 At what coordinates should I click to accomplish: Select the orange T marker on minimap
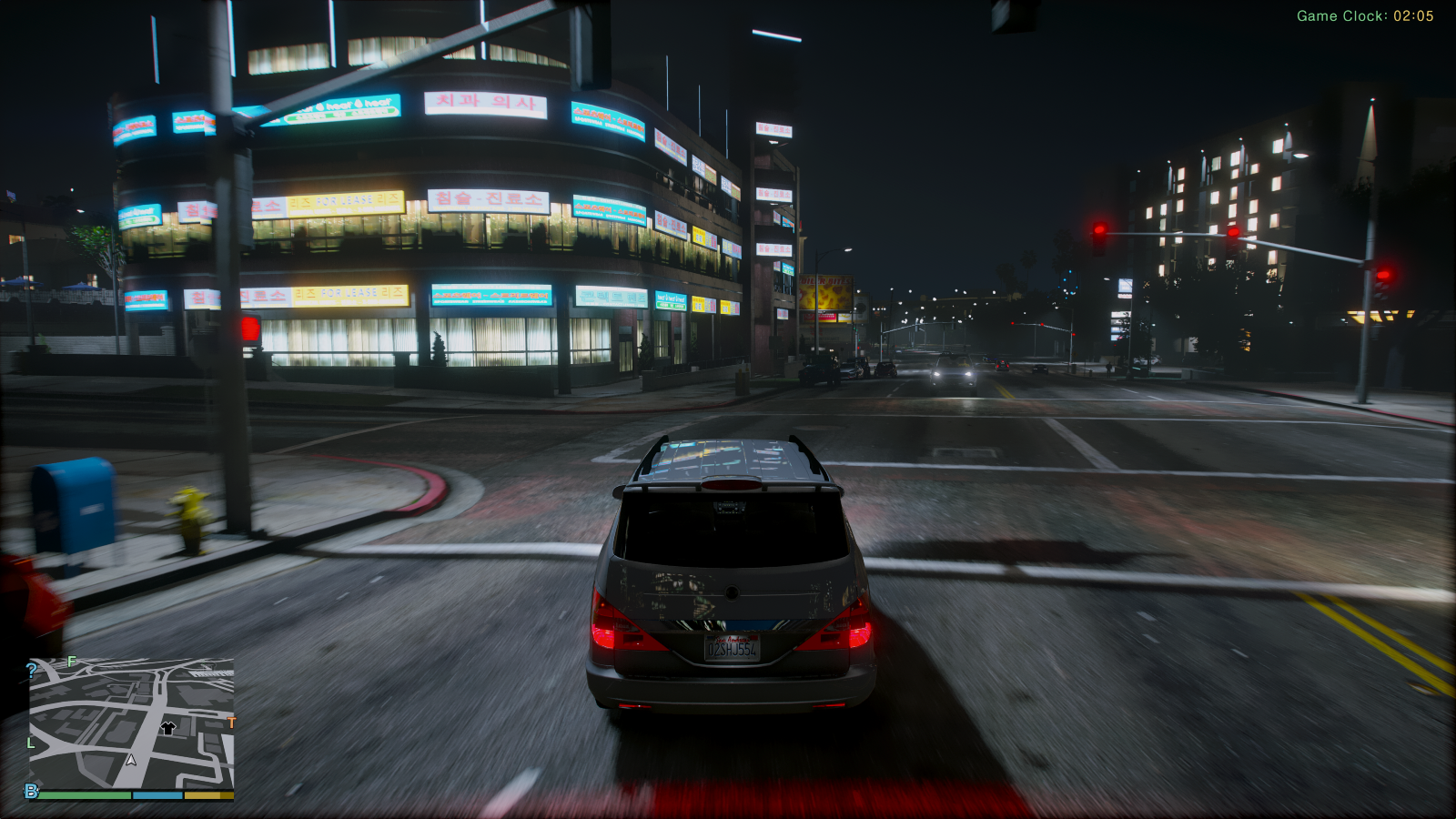pyautogui.click(x=231, y=723)
